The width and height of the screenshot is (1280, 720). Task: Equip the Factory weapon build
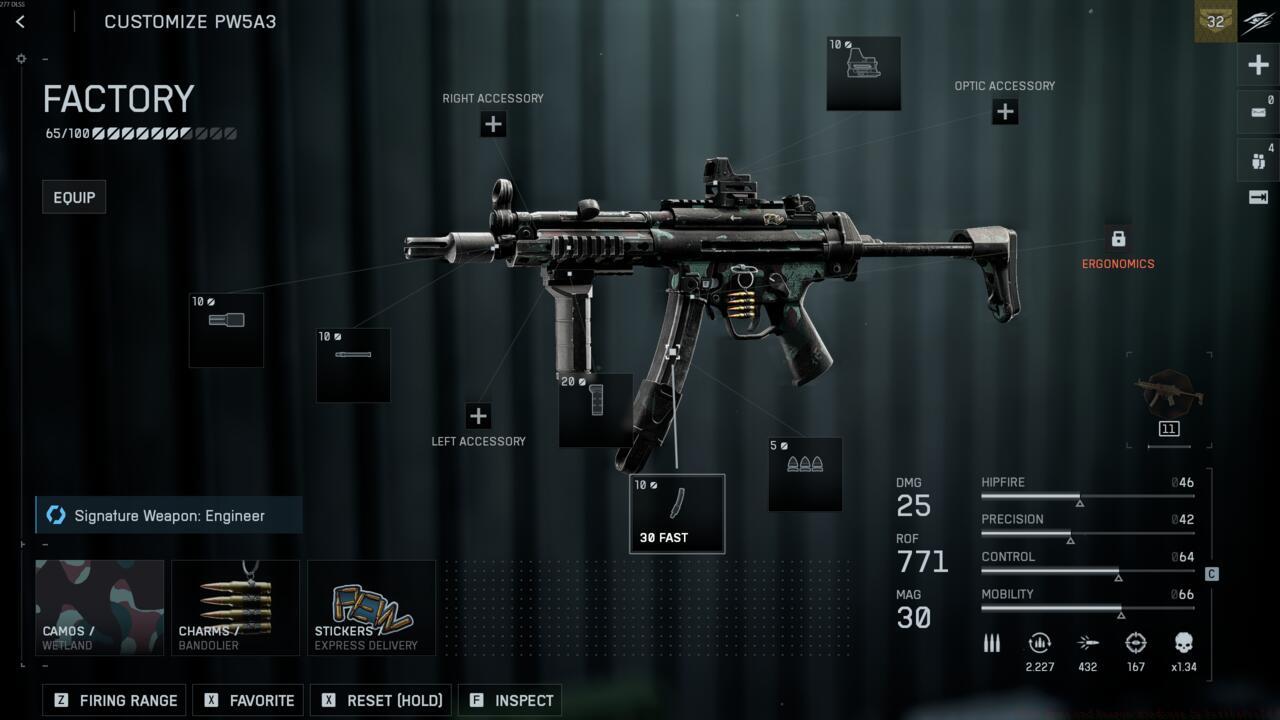click(x=74, y=197)
